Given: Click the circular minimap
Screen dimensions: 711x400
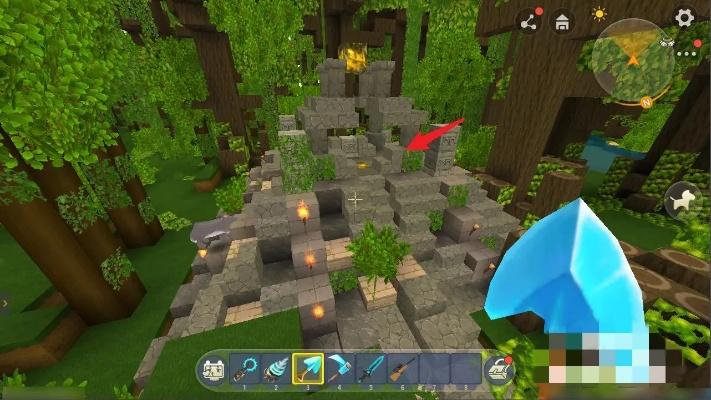Looking at the screenshot, I should click(x=632, y=62).
